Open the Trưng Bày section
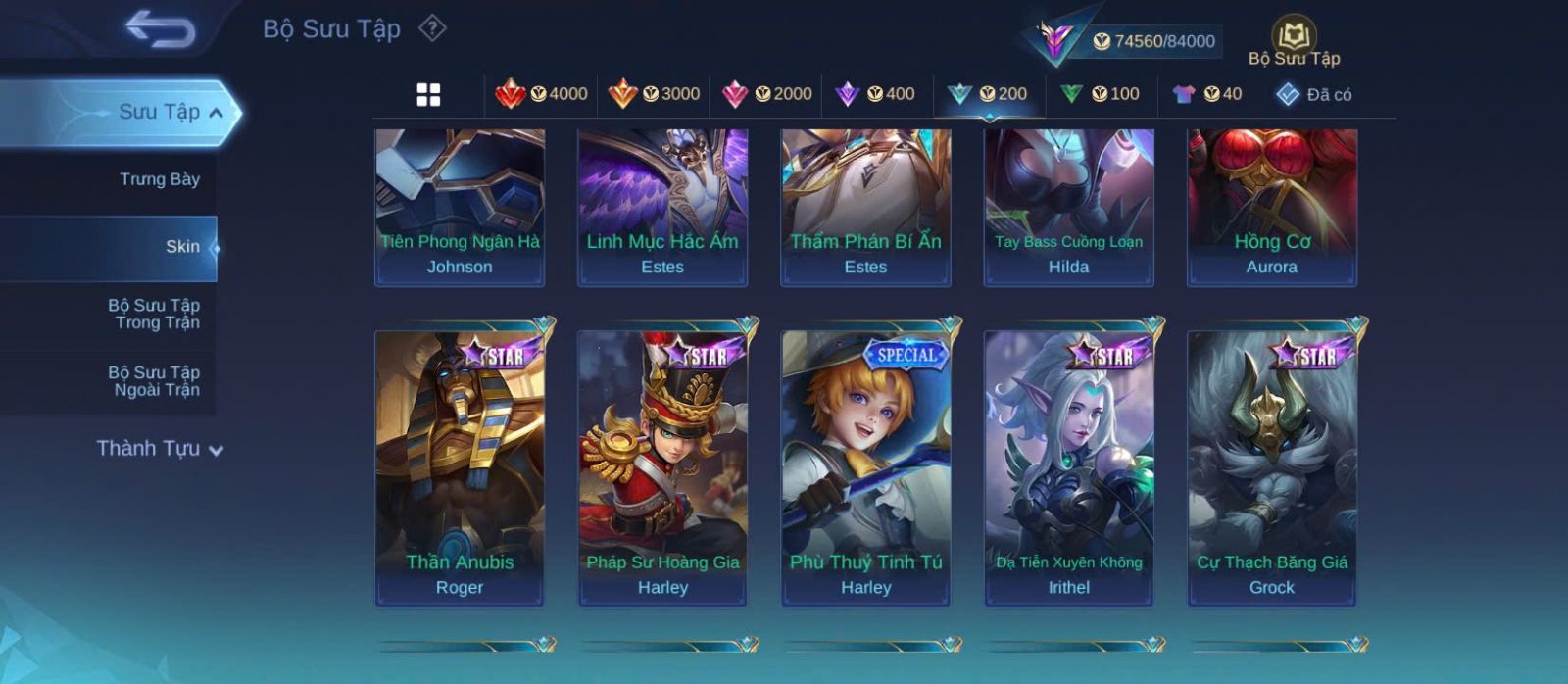 [159, 179]
